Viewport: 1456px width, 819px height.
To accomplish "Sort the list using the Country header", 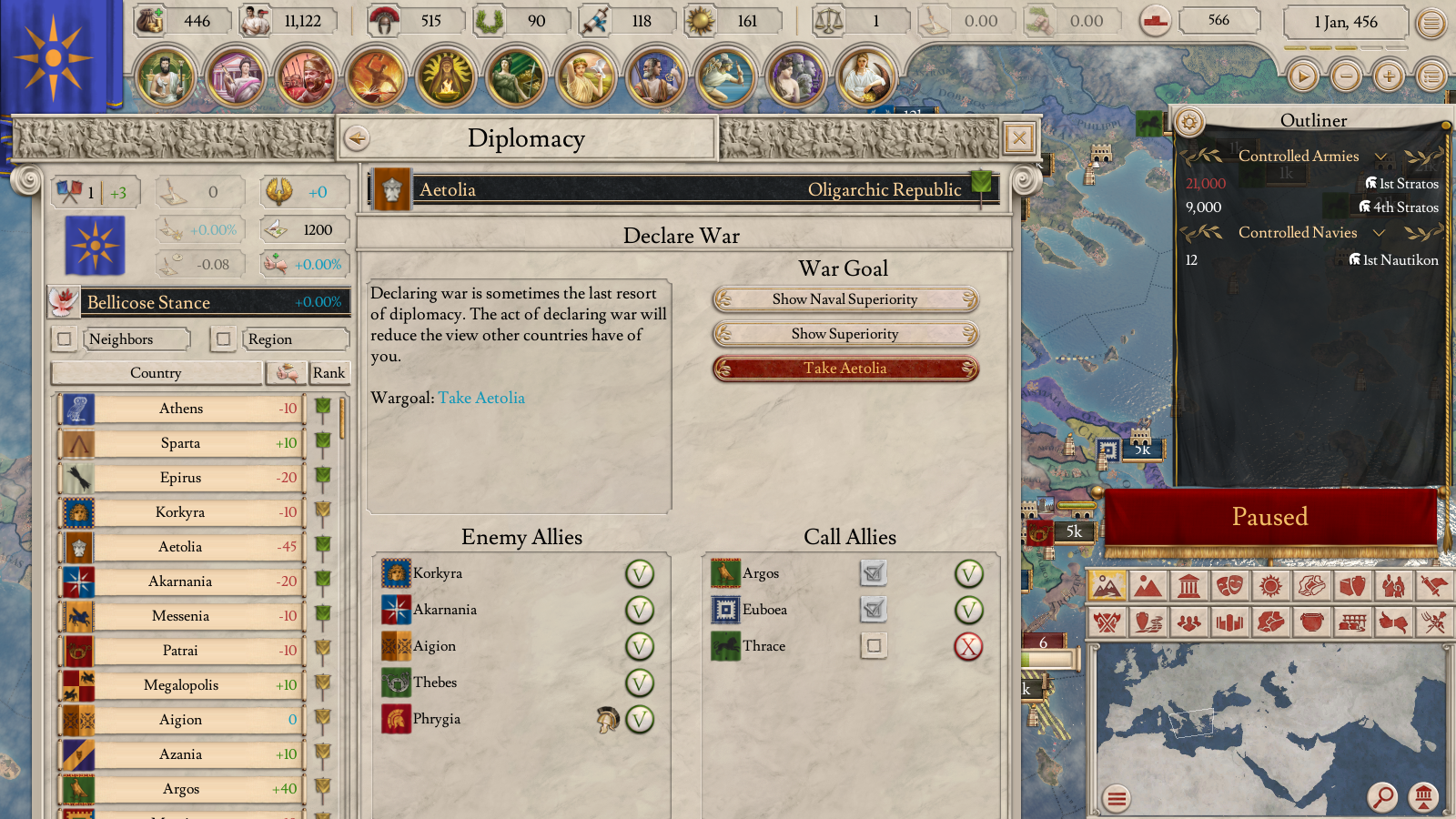I will tap(156, 373).
